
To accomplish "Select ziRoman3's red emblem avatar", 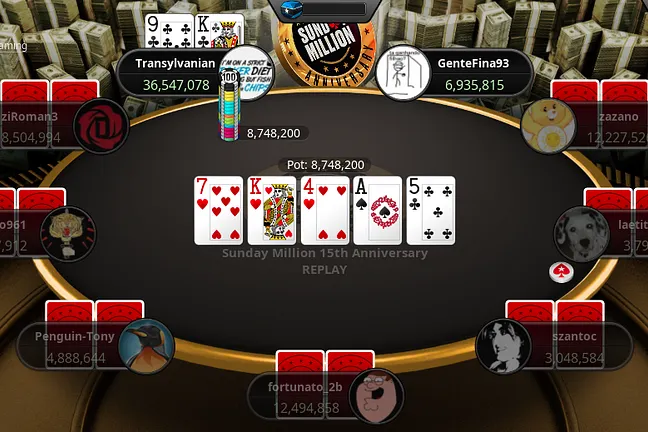I will (x=100, y=125).
